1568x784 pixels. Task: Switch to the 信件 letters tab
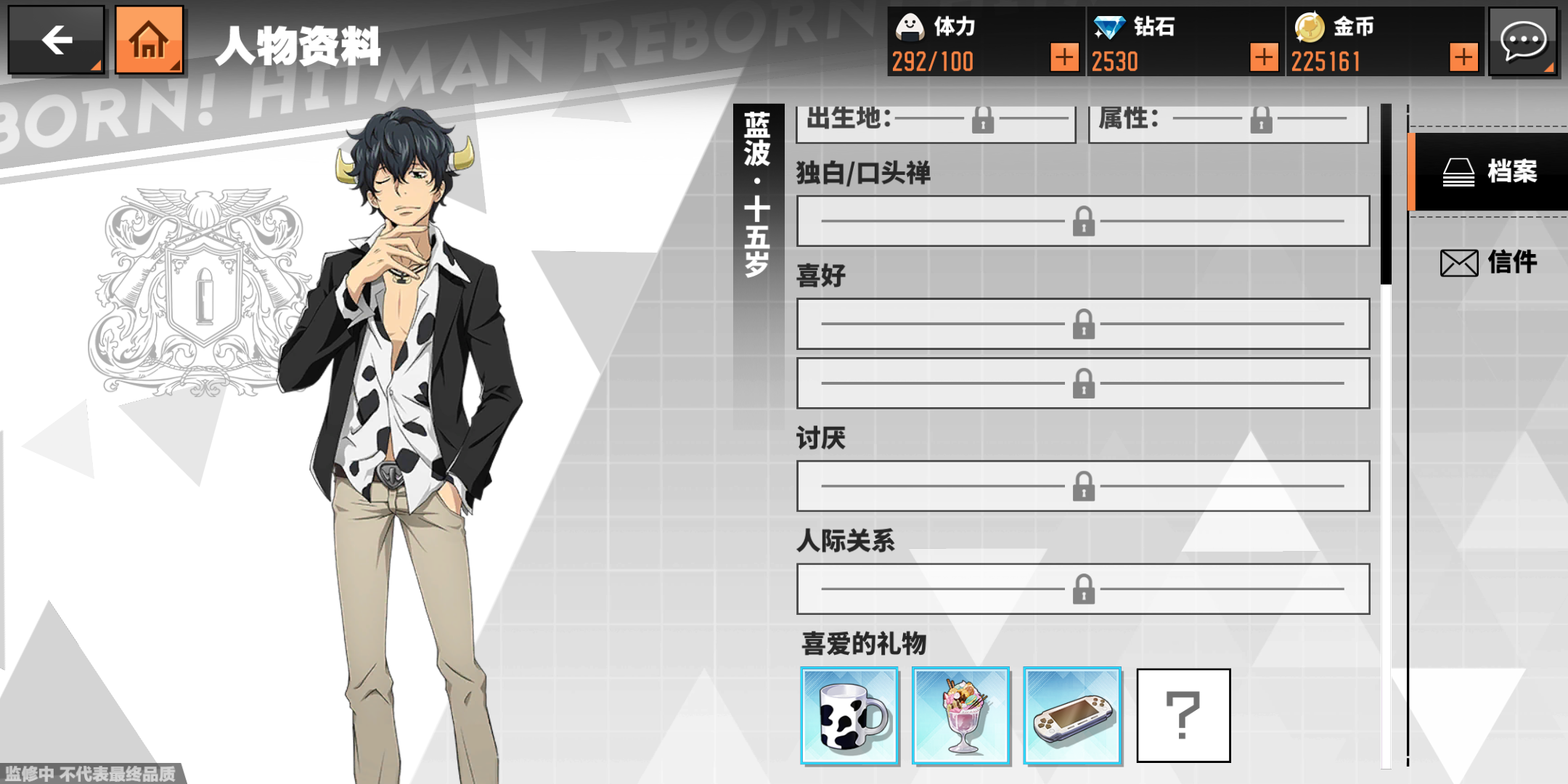click(1490, 262)
